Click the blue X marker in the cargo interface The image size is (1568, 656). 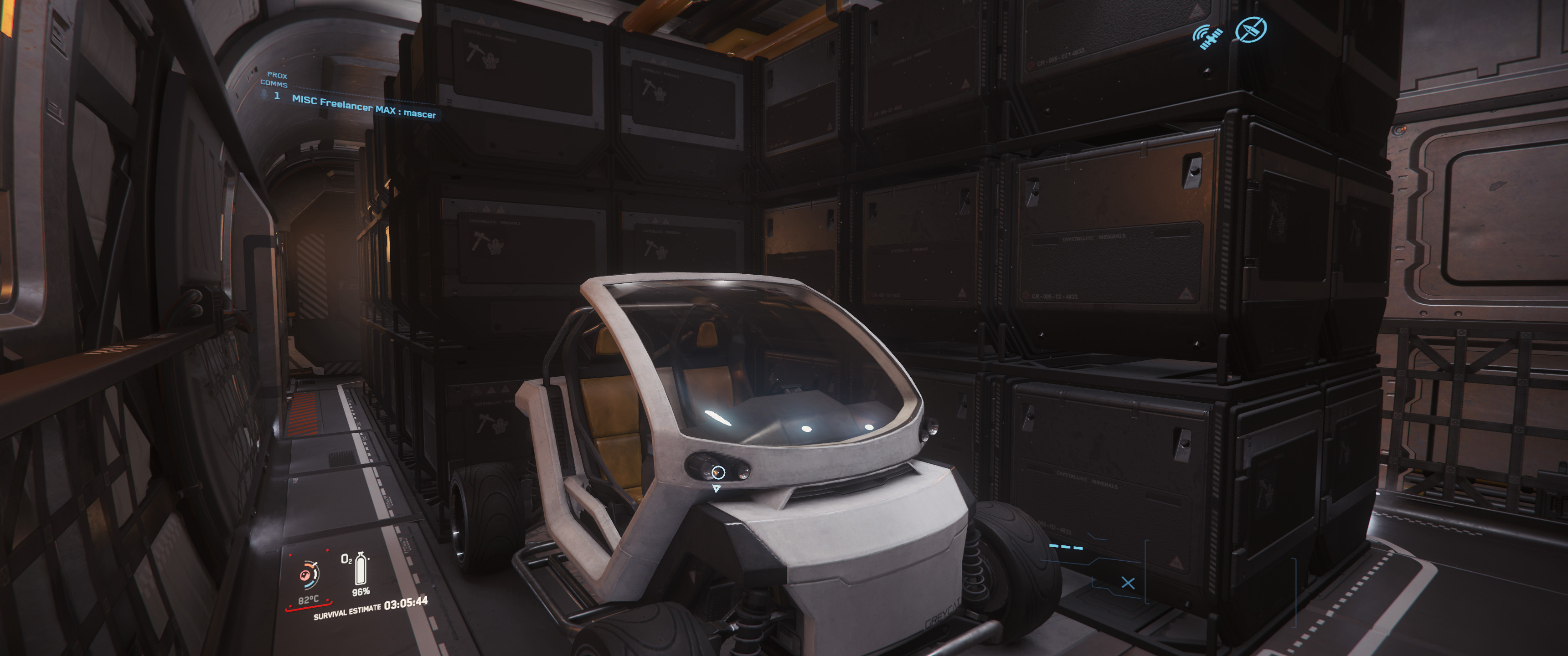(1128, 583)
